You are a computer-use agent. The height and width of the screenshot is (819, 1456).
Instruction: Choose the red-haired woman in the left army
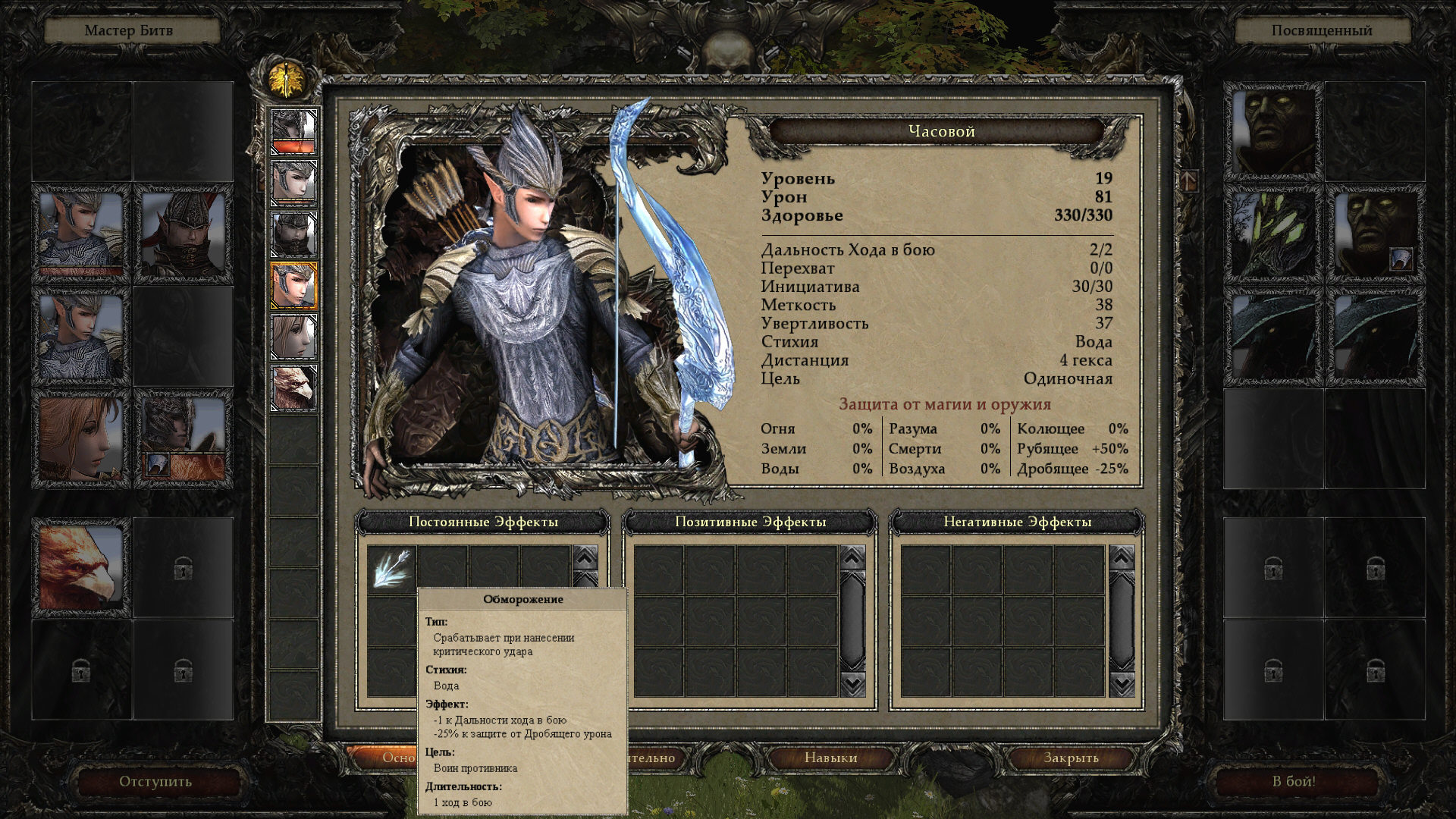pyautogui.click(x=80, y=438)
